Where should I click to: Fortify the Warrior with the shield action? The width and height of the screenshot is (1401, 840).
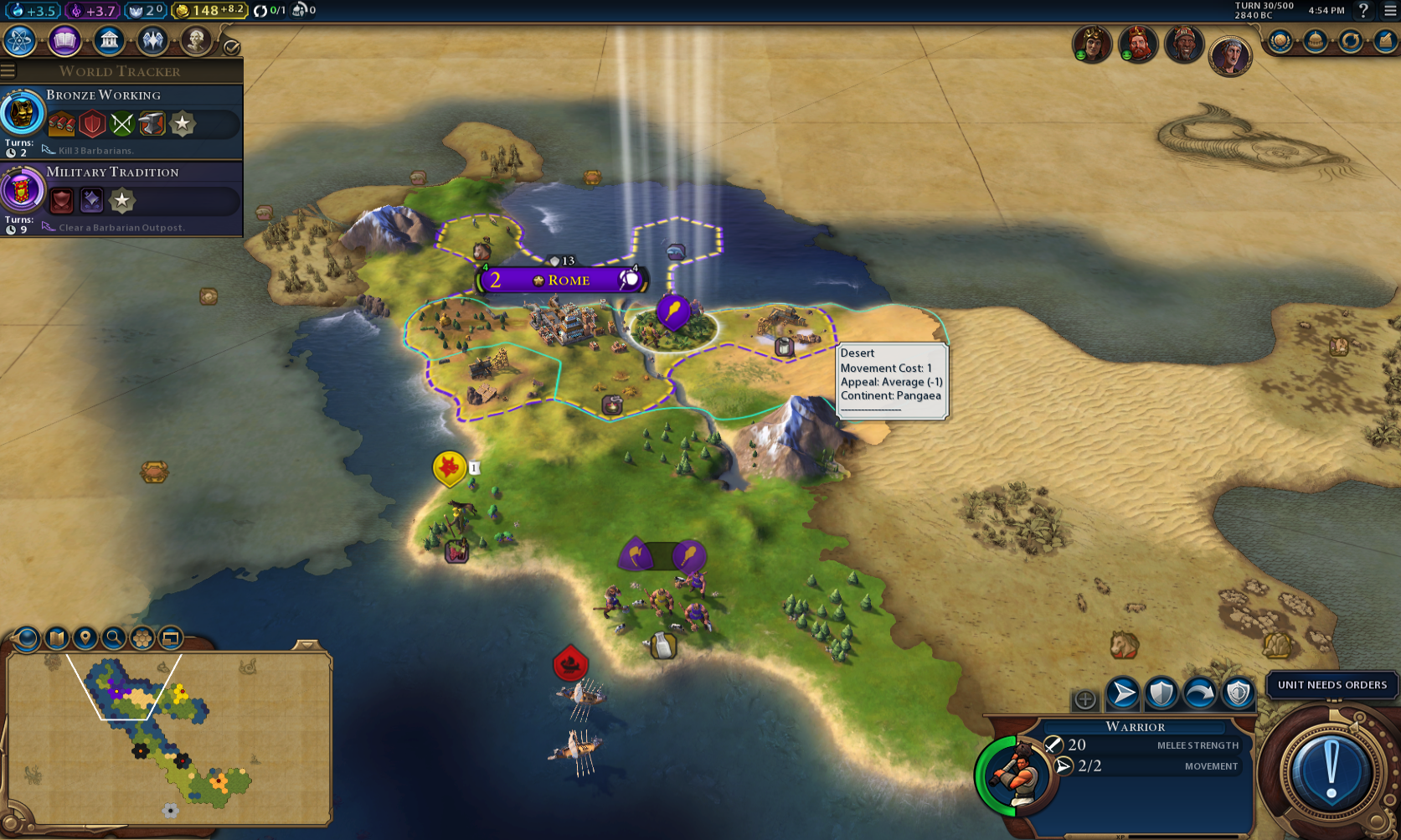click(1162, 693)
